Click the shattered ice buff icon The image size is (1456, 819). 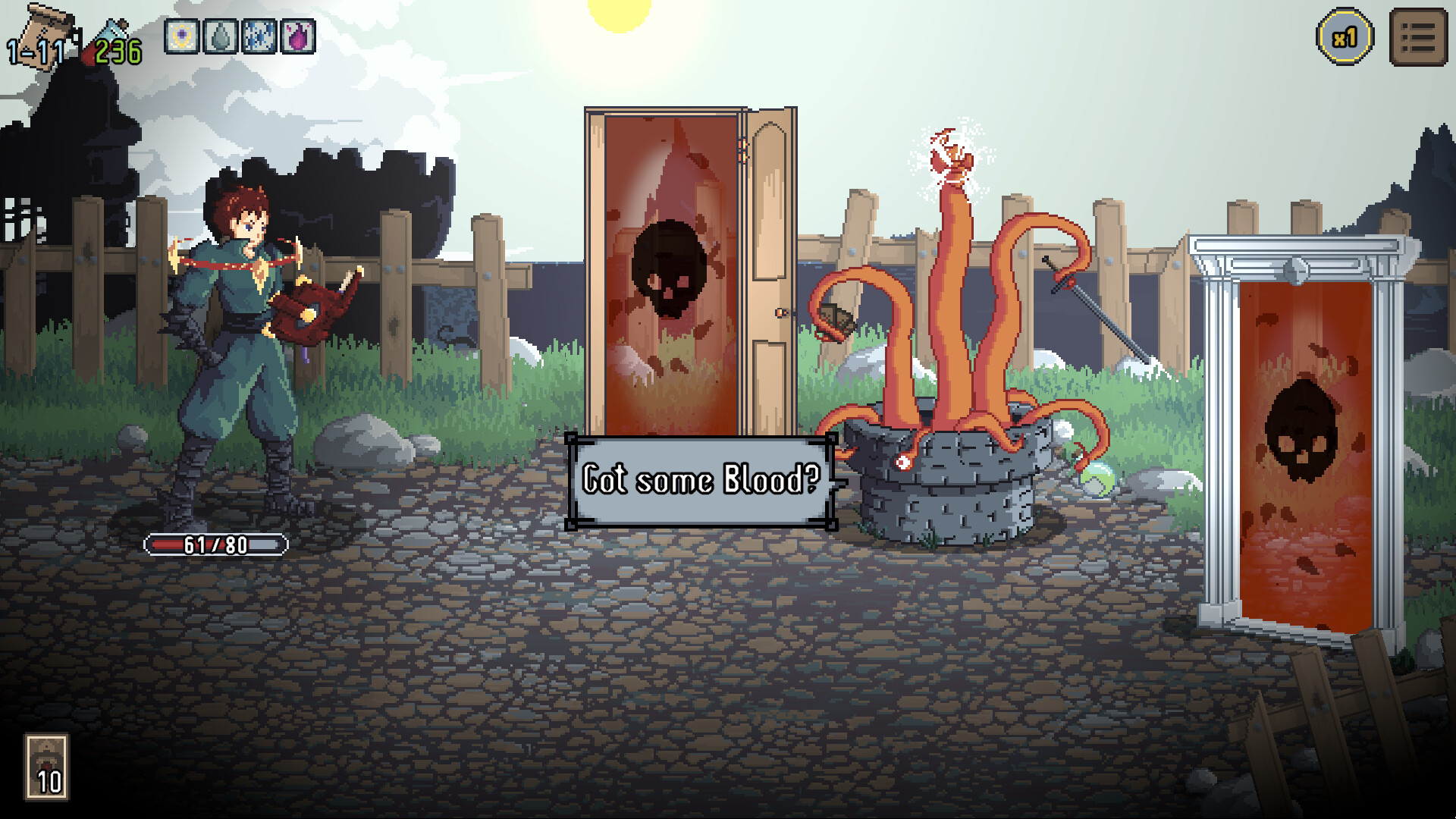tap(260, 37)
